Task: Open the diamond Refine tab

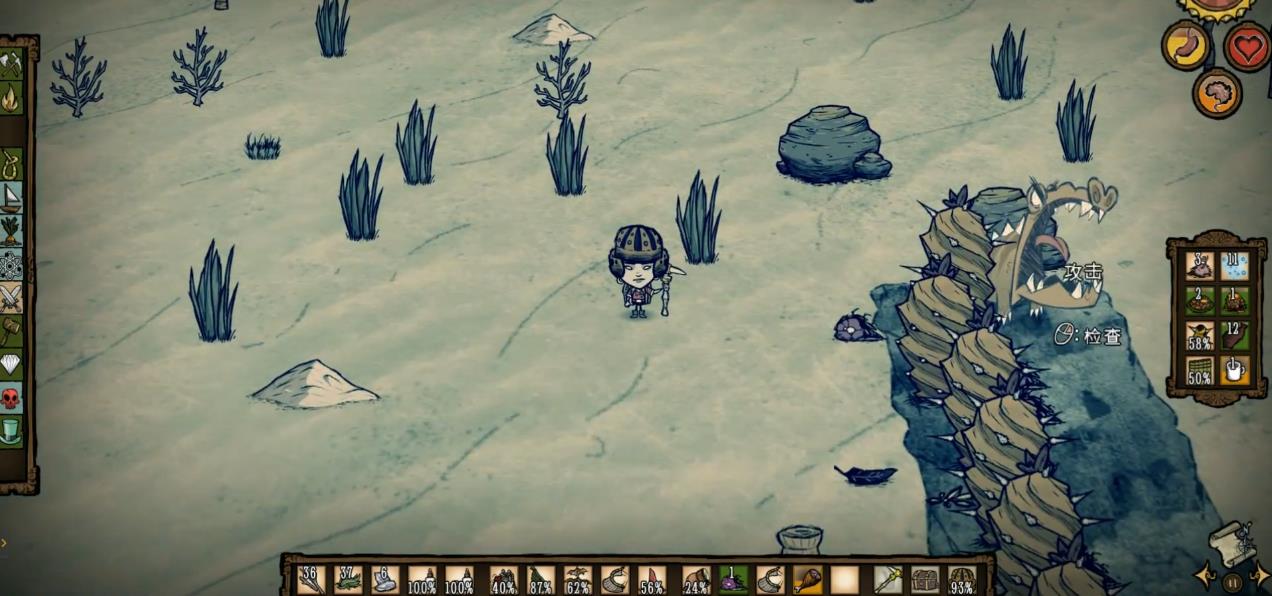Action: pyautogui.click(x=11, y=364)
